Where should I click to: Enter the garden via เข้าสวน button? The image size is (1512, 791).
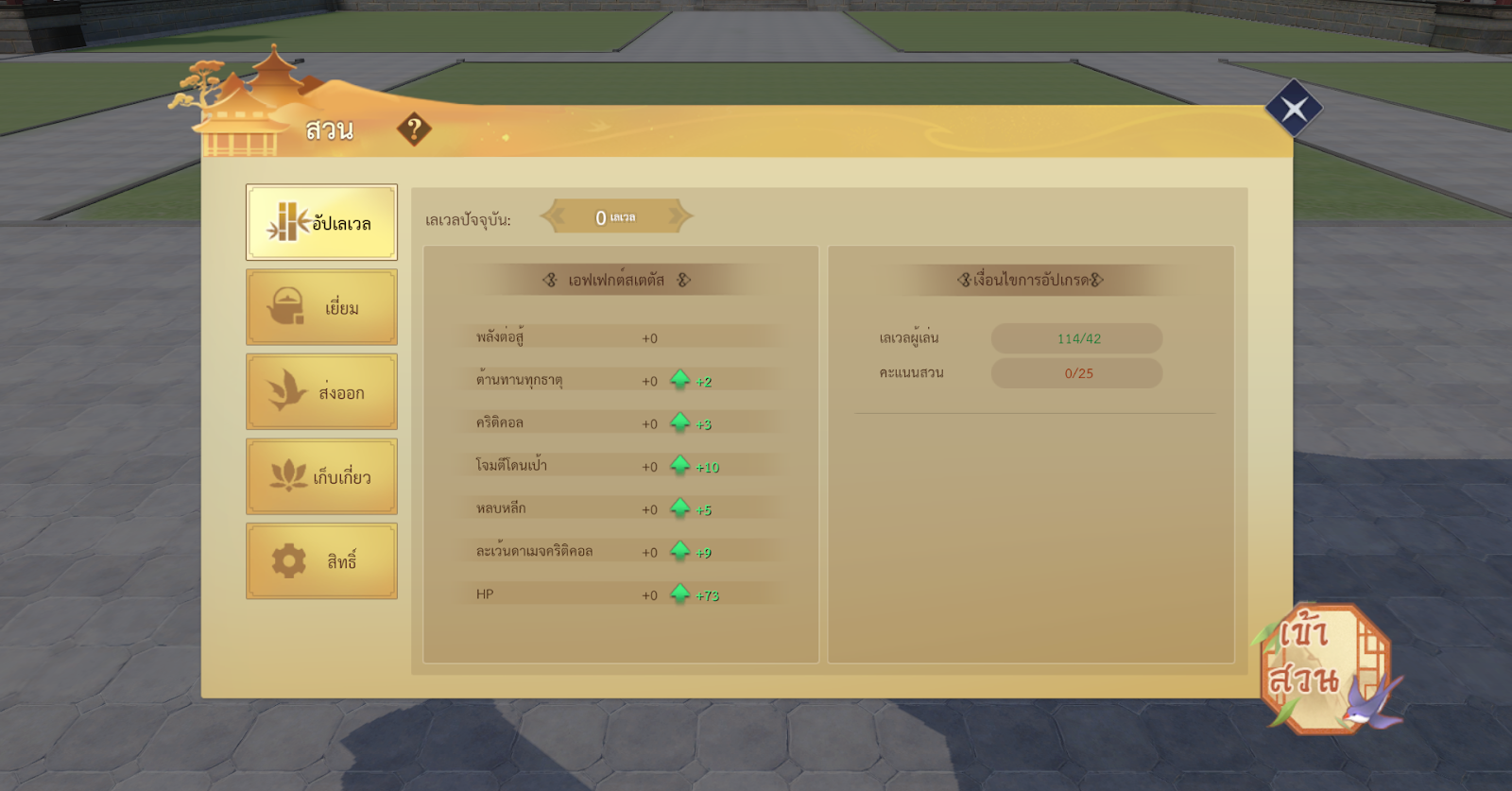point(1323,667)
